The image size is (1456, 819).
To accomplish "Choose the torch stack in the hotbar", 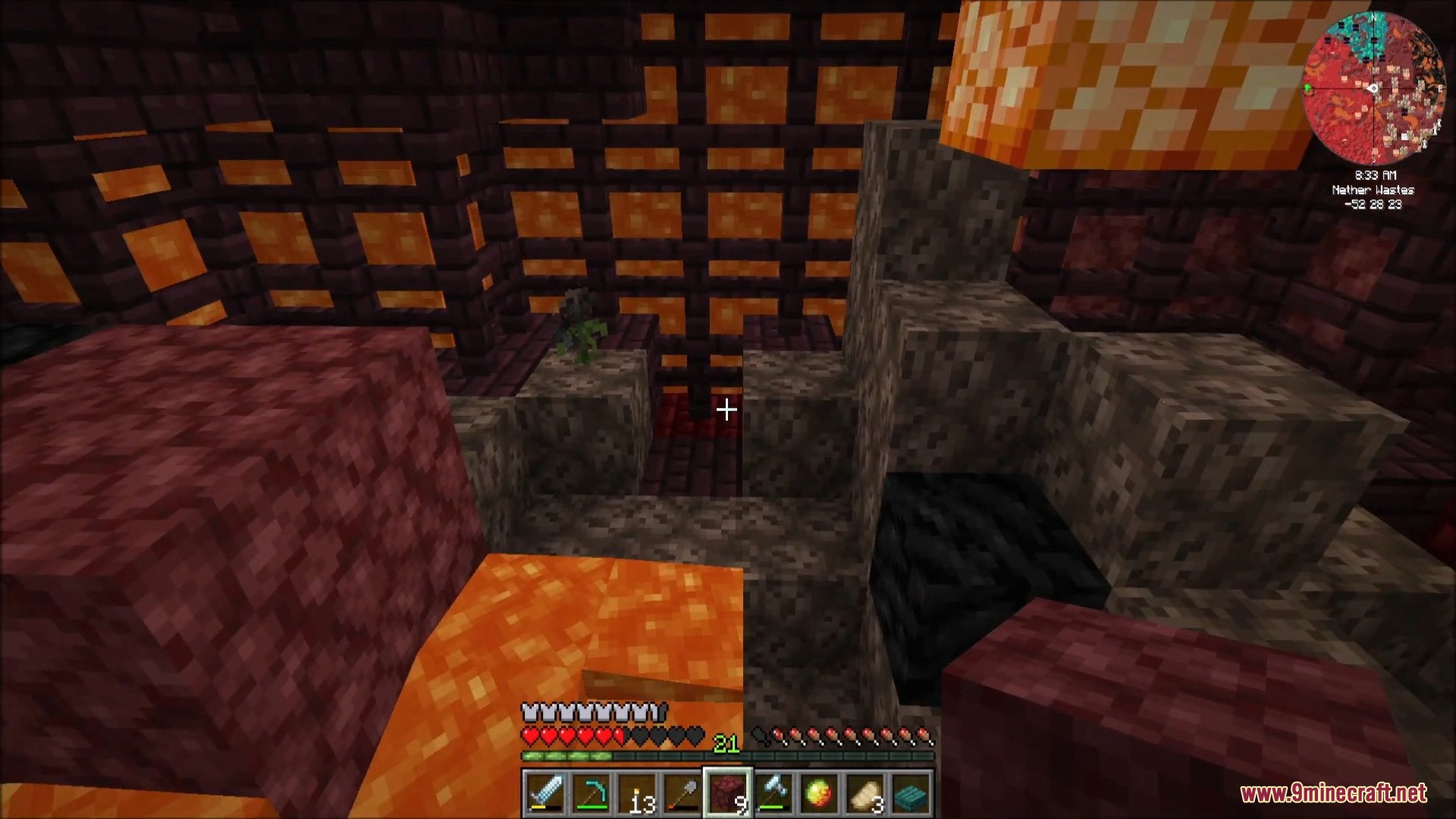I will (636, 793).
